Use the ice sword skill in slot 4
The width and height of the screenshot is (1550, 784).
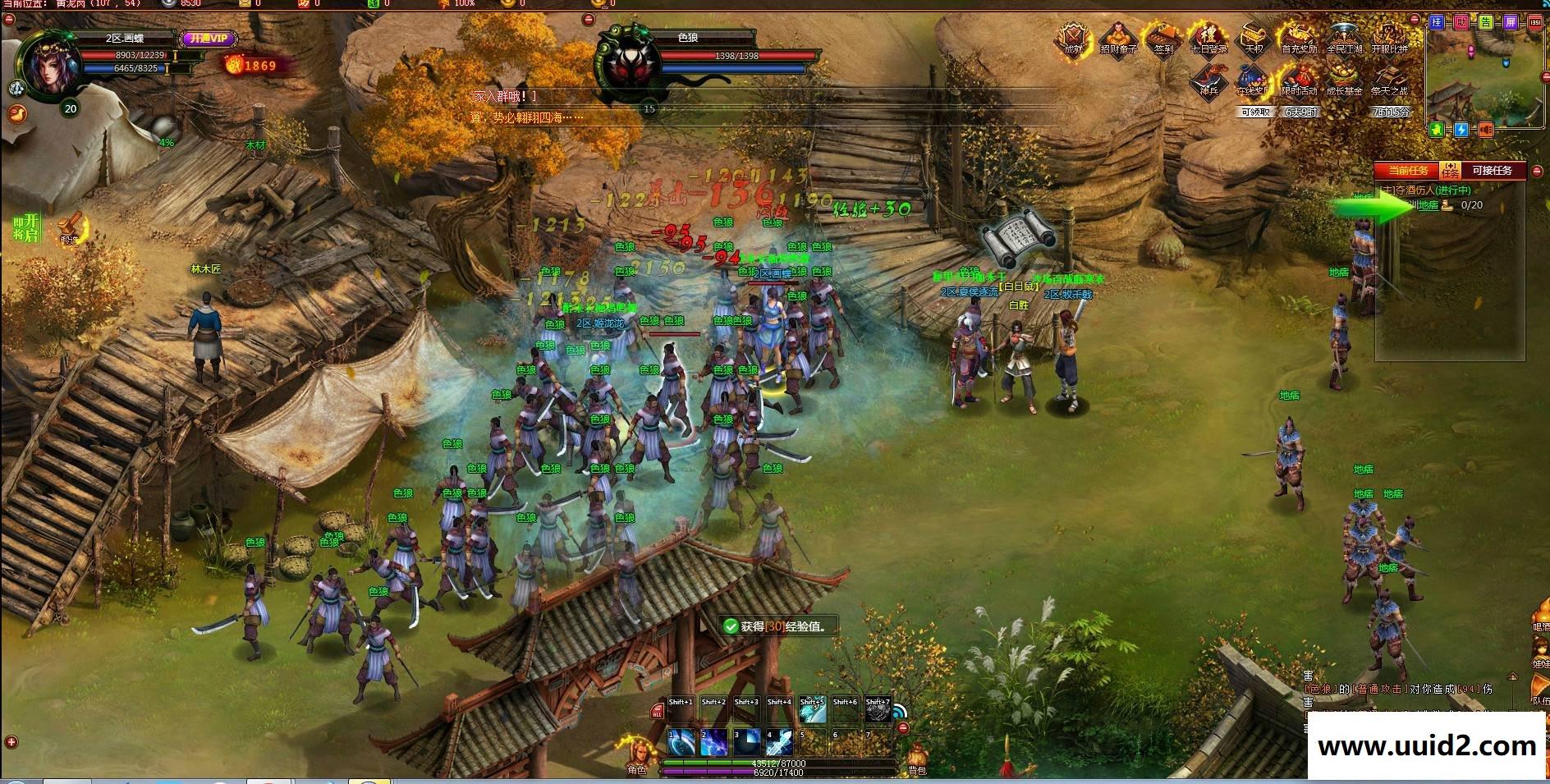779,742
